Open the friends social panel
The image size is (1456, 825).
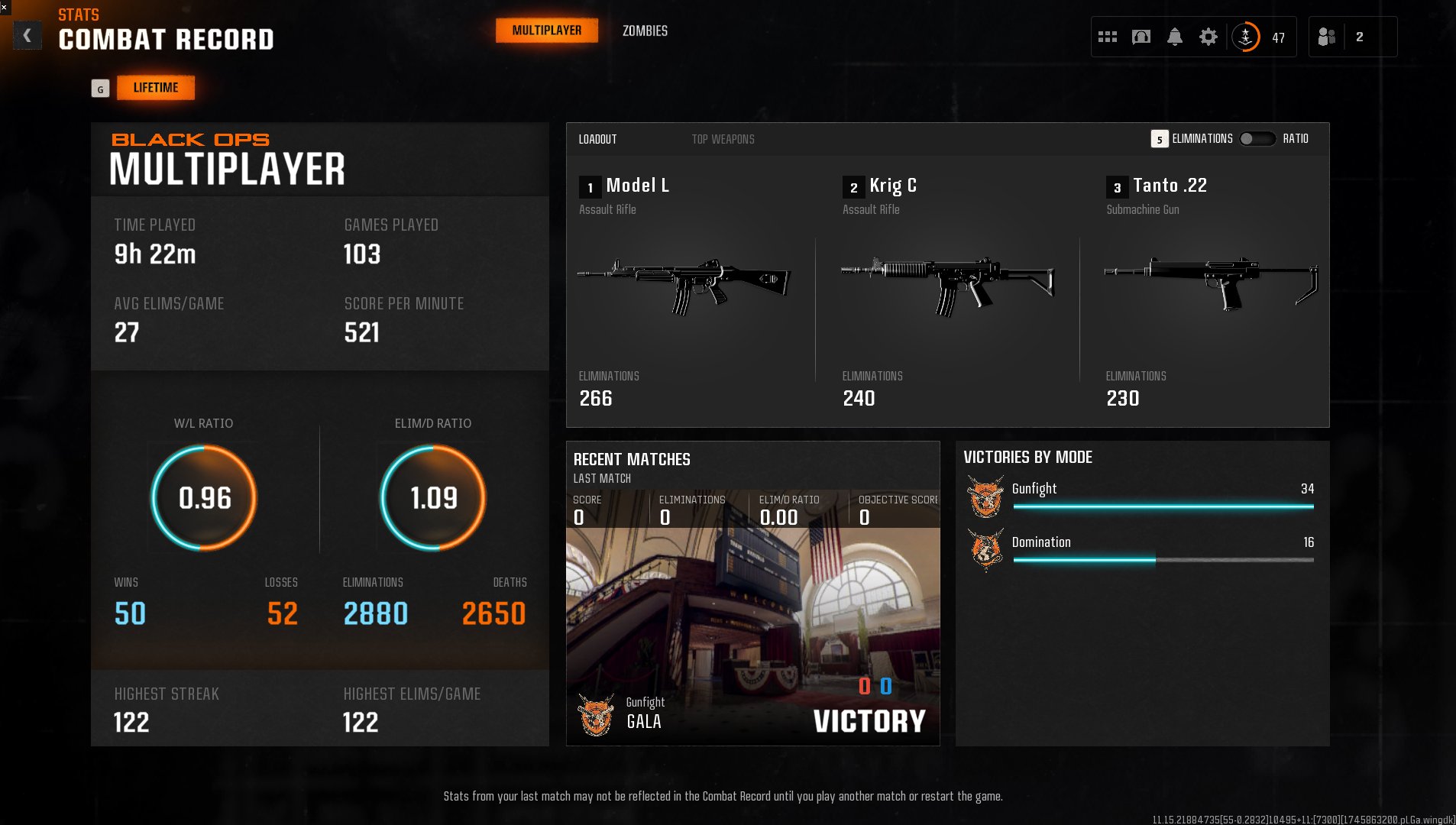click(x=1327, y=37)
